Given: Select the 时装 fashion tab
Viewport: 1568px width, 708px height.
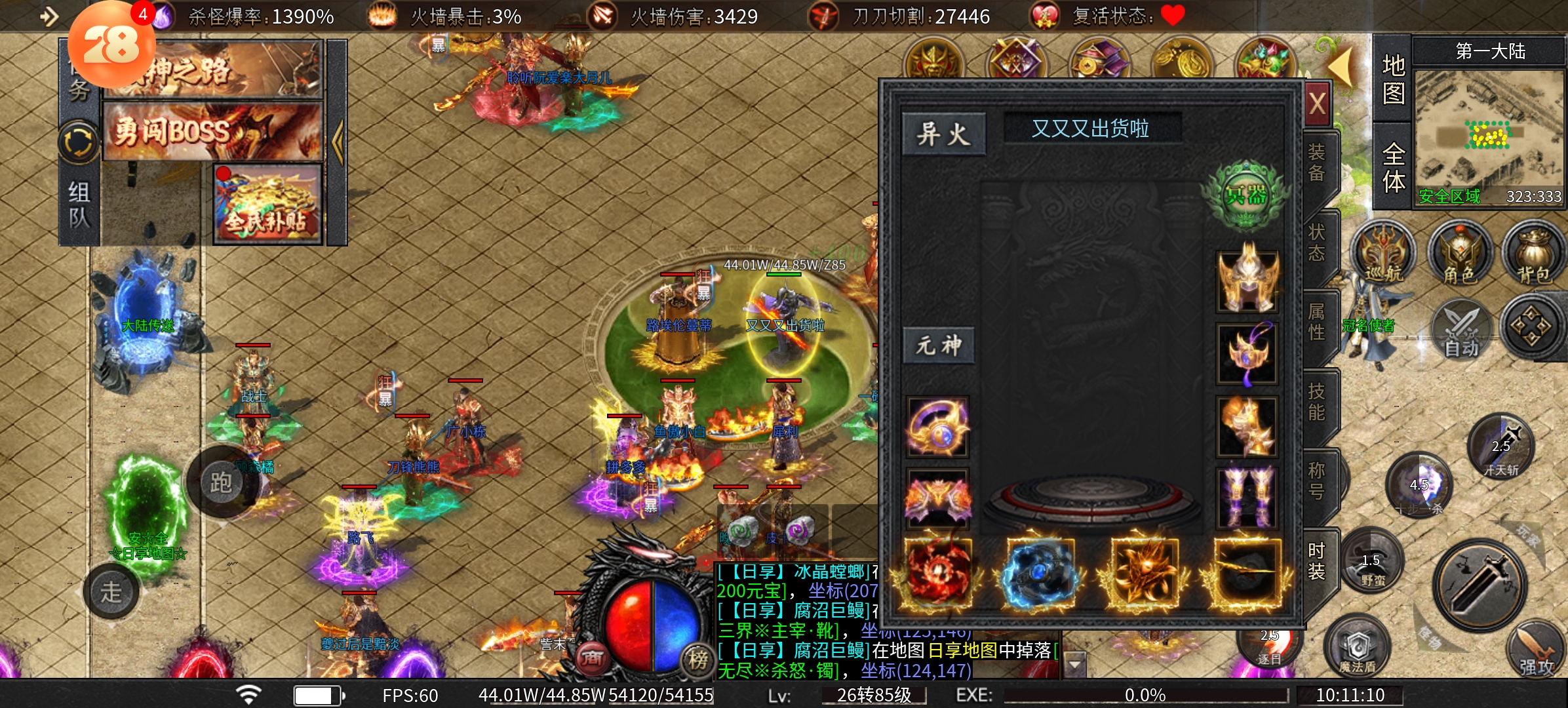Looking at the screenshot, I should point(1316,561).
